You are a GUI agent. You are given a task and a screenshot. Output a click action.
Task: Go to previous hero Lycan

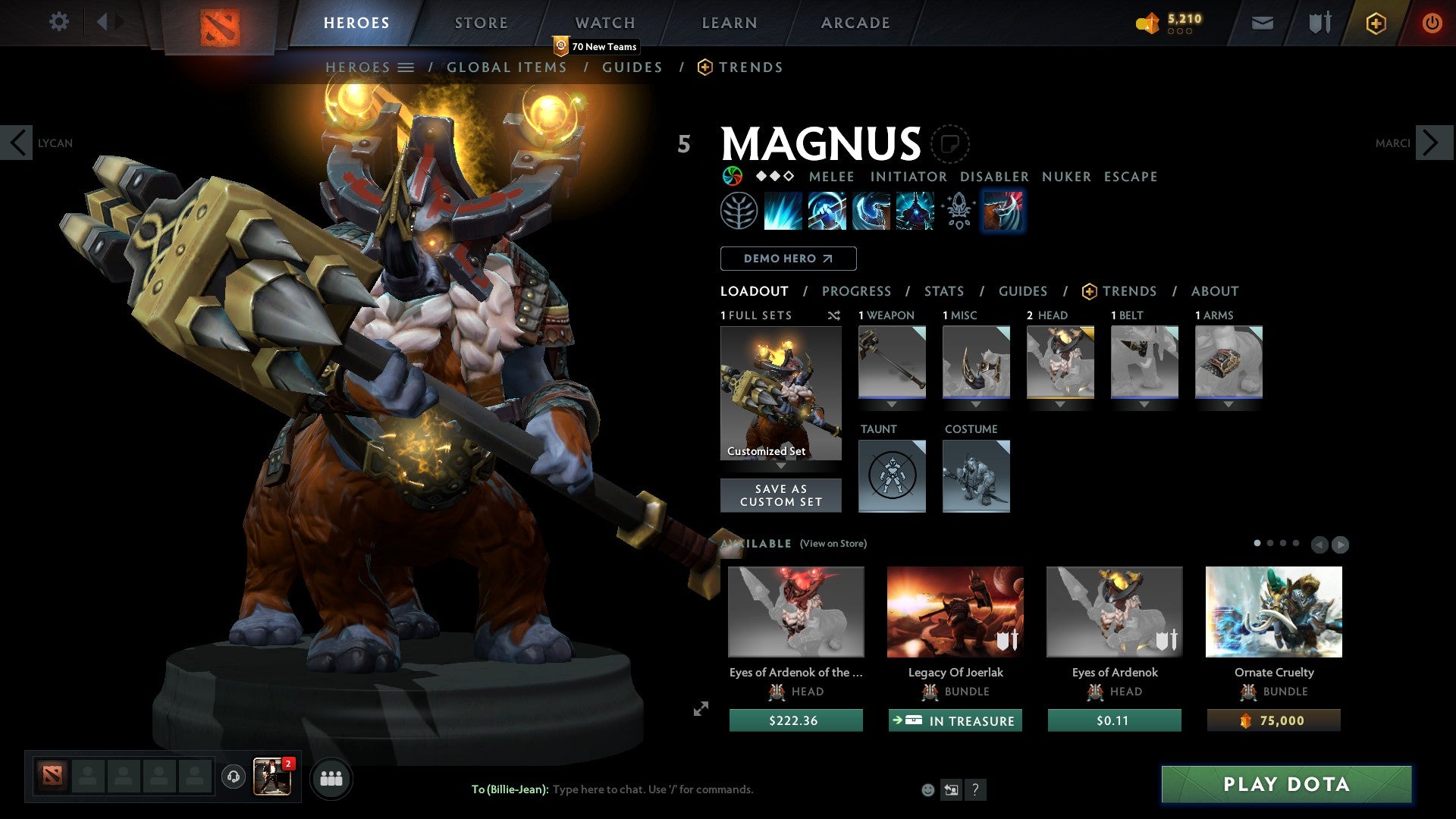(x=17, y=143)
